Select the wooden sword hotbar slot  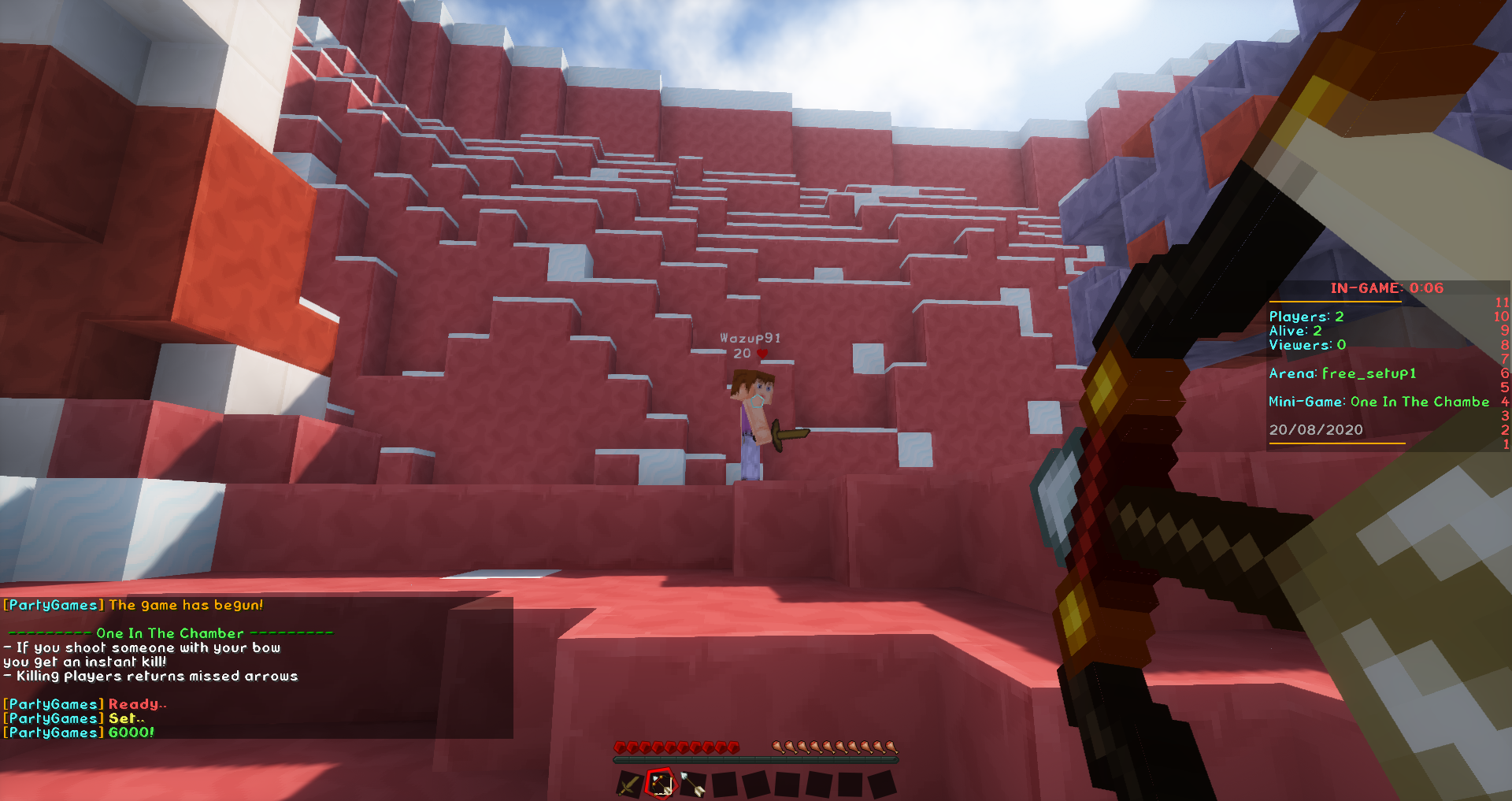(x=629, y=784)
